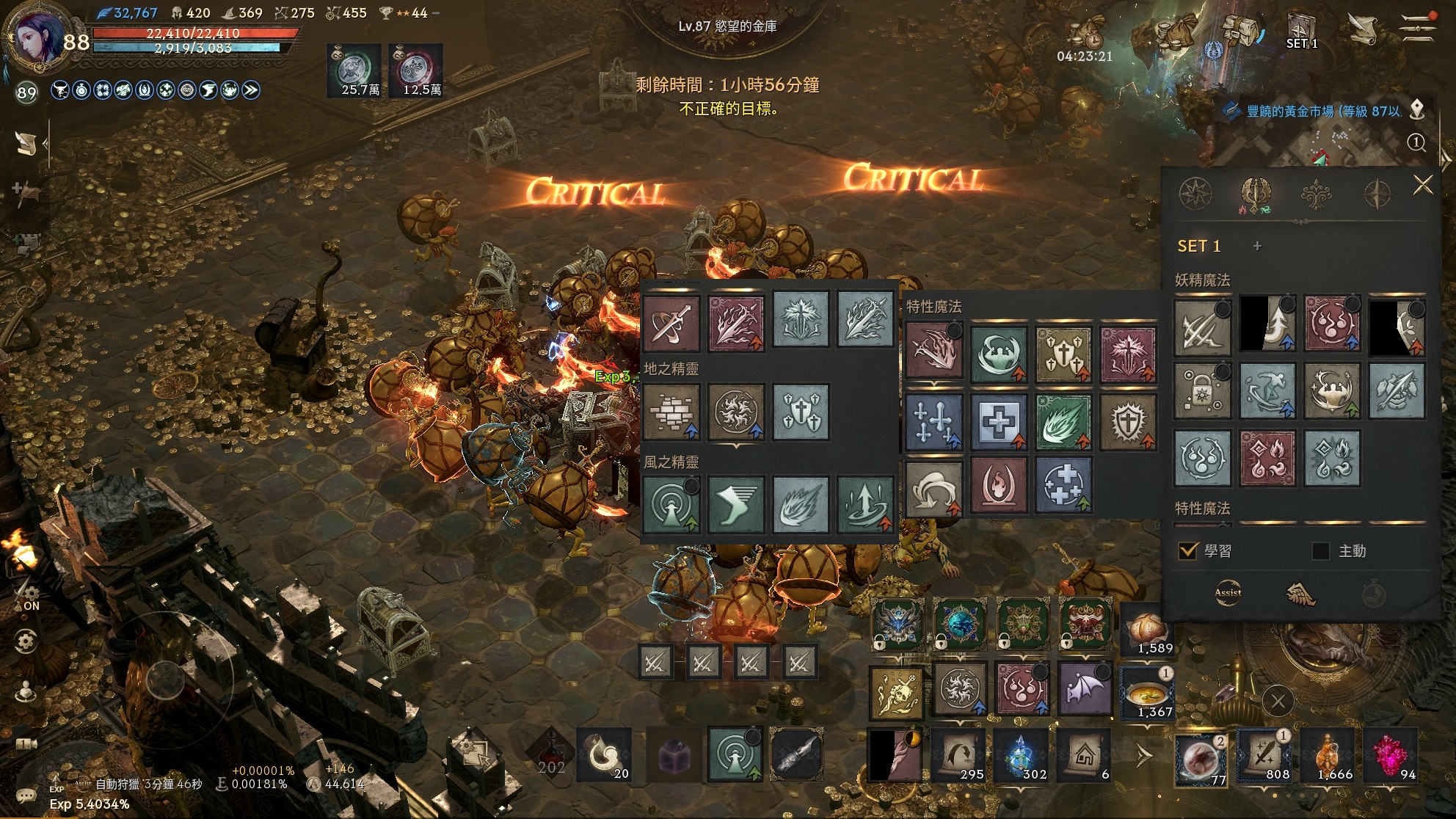Image resolution: width=1456 pixels, height=819 pixels.
Task: Open the hamburger main menu
Action: 1418,27
